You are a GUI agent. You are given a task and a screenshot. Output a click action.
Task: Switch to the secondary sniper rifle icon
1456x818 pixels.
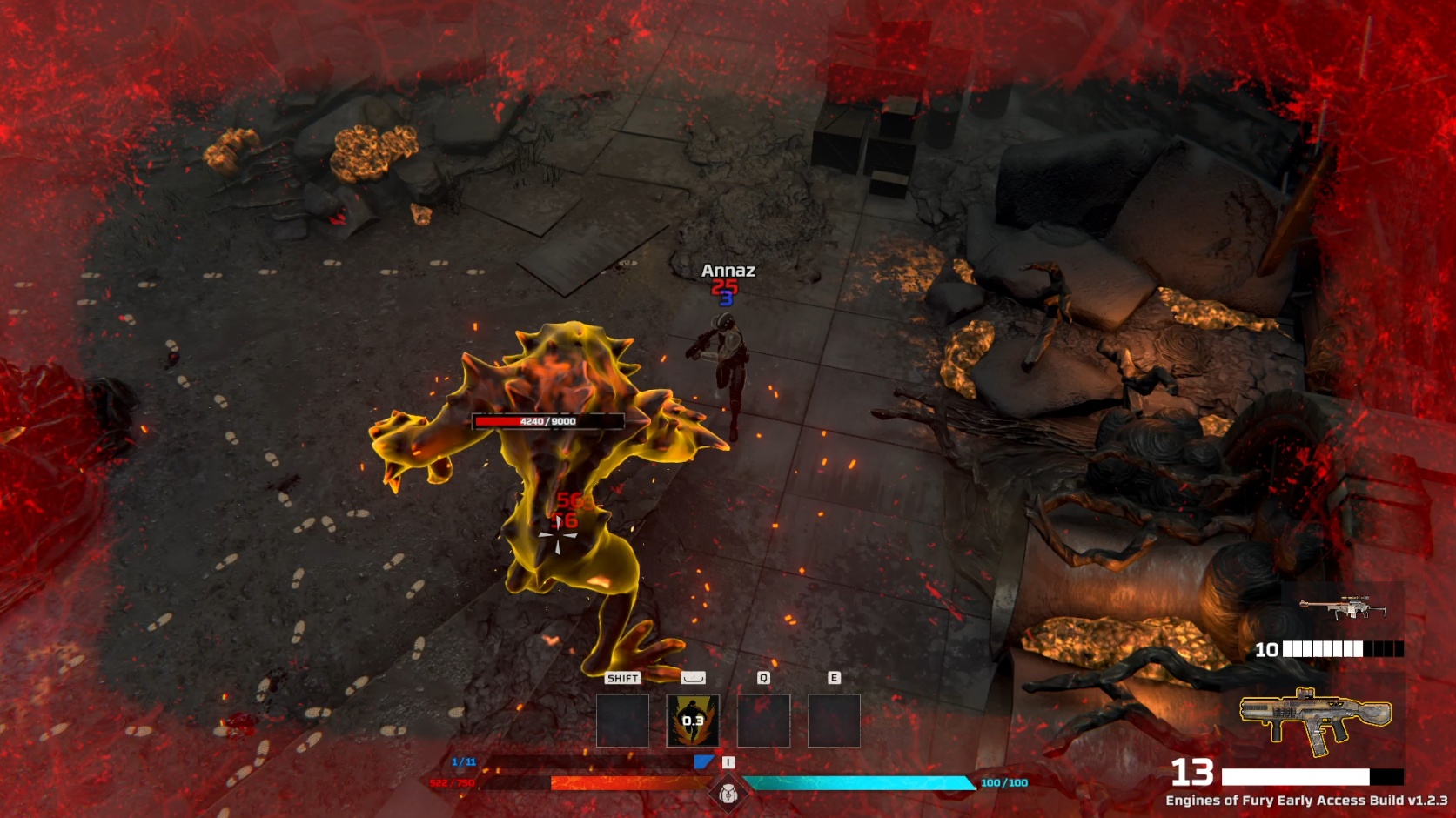(1342, 608)
